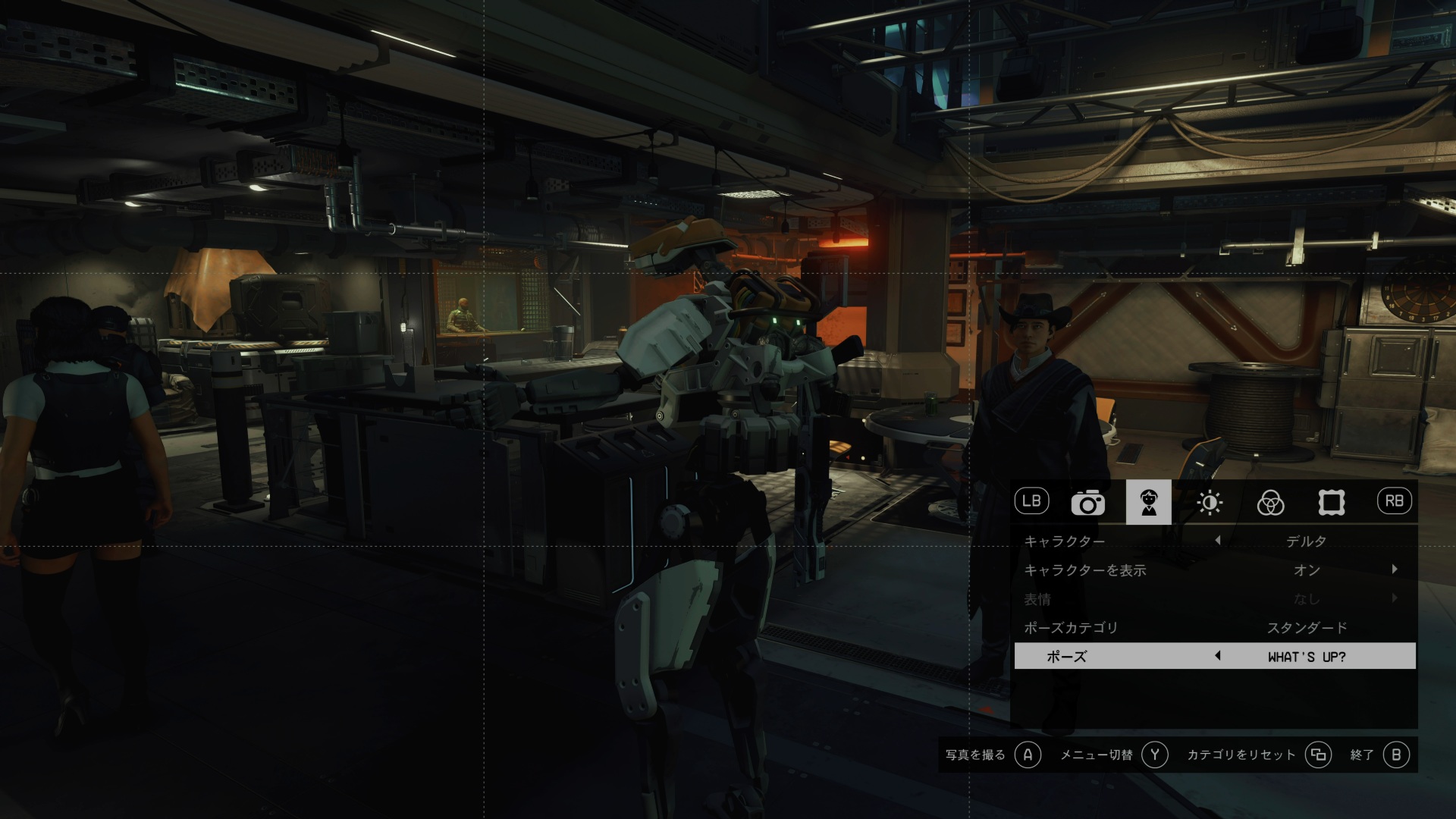Open the color filter tab

(1270, 502)
